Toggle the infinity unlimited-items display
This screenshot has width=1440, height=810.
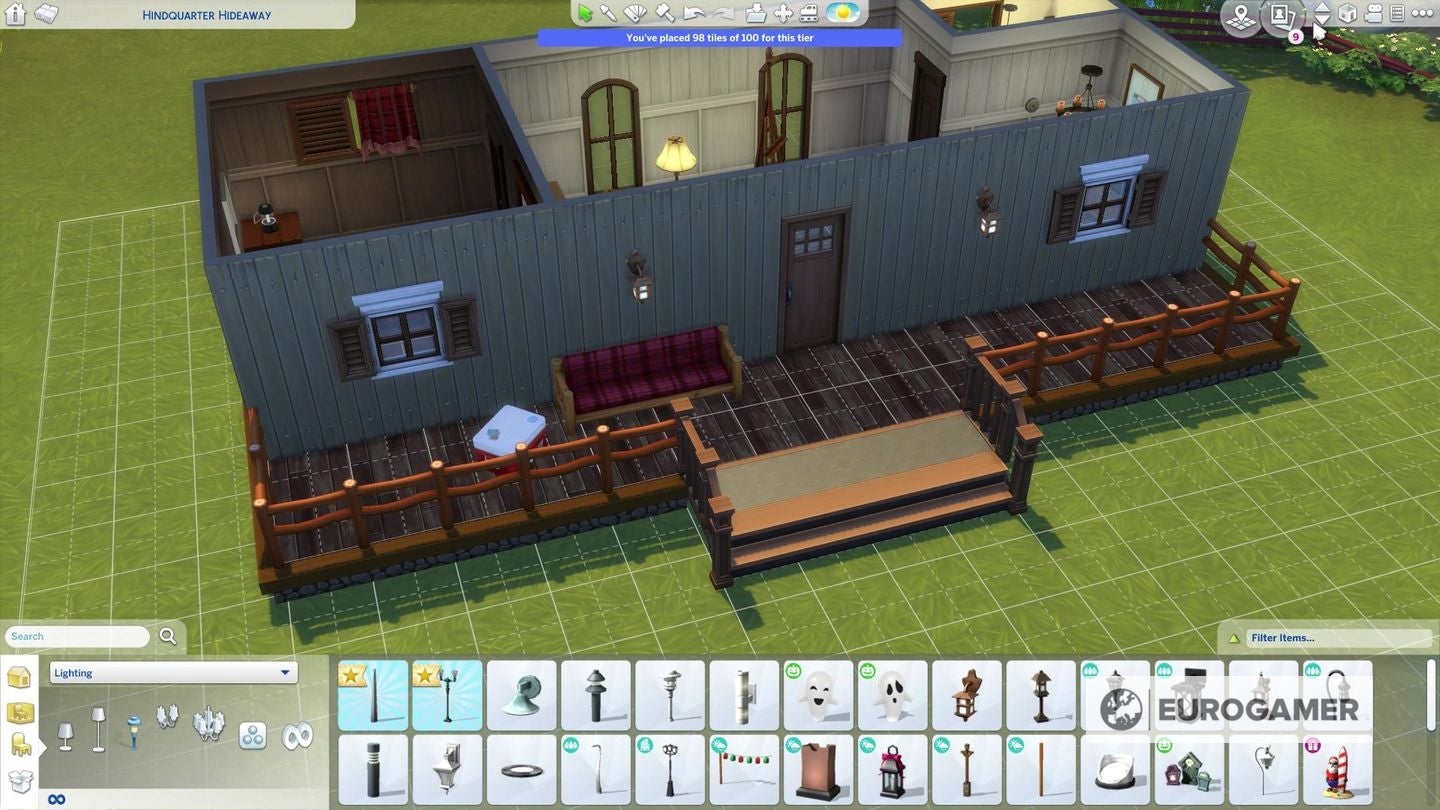56,797
